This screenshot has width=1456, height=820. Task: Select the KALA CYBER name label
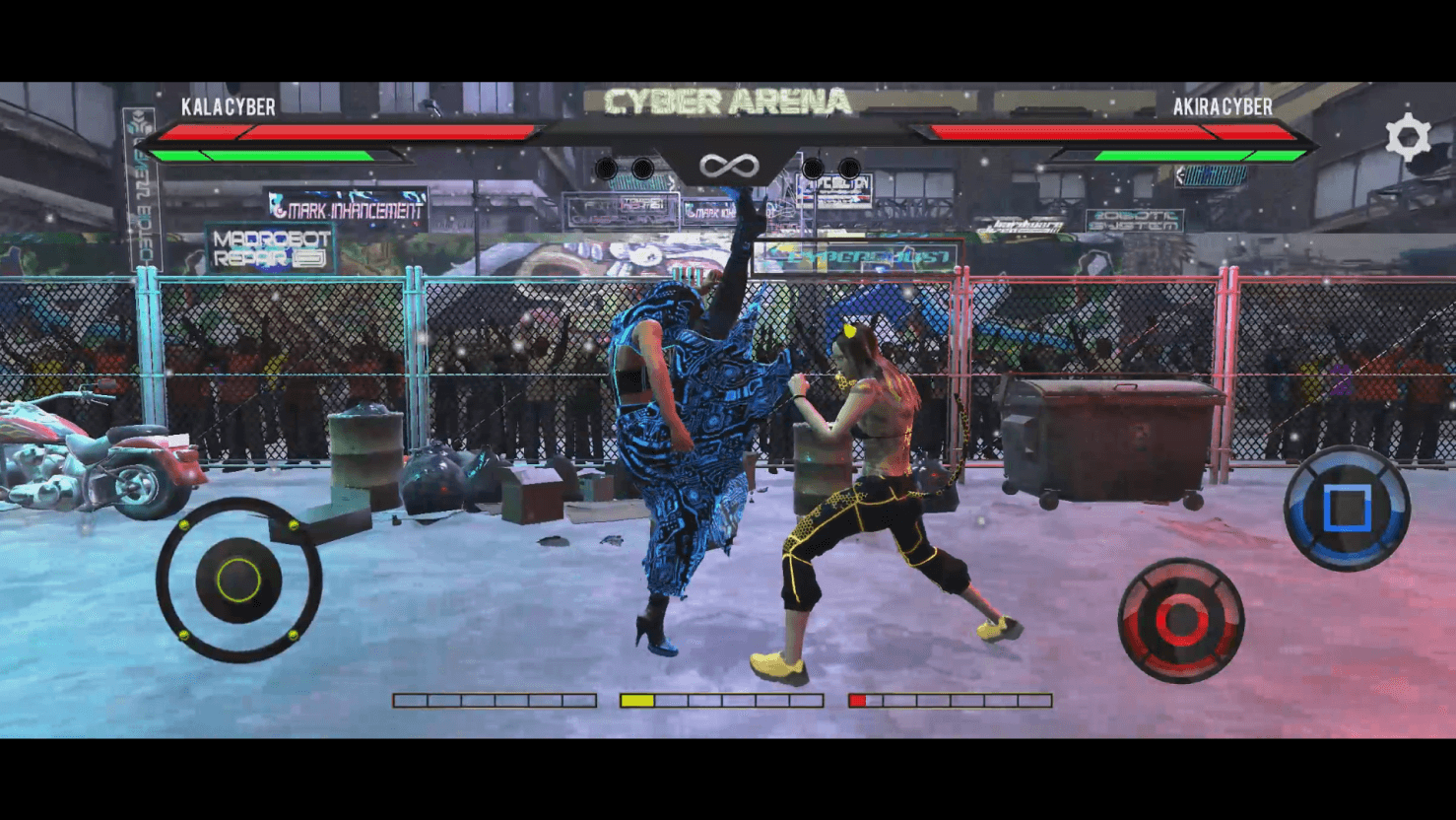229,106
